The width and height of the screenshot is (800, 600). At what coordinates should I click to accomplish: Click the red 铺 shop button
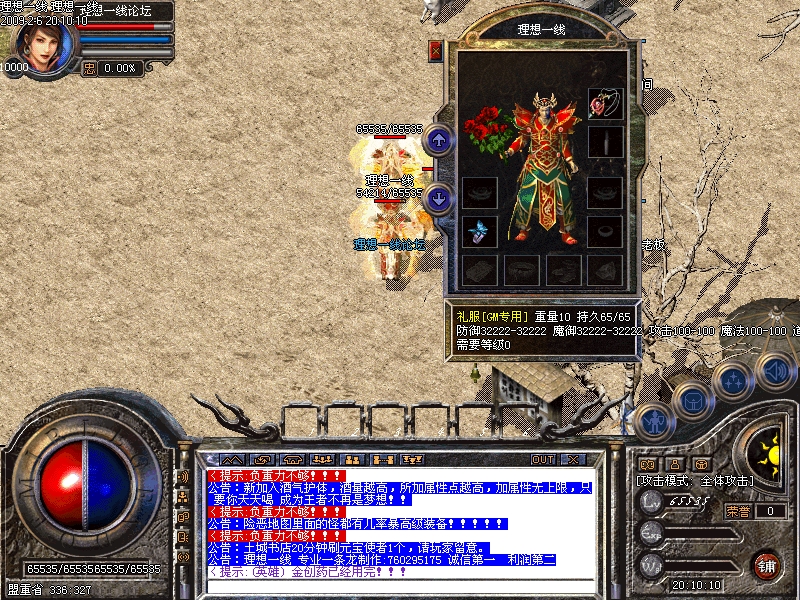(766, 565)
